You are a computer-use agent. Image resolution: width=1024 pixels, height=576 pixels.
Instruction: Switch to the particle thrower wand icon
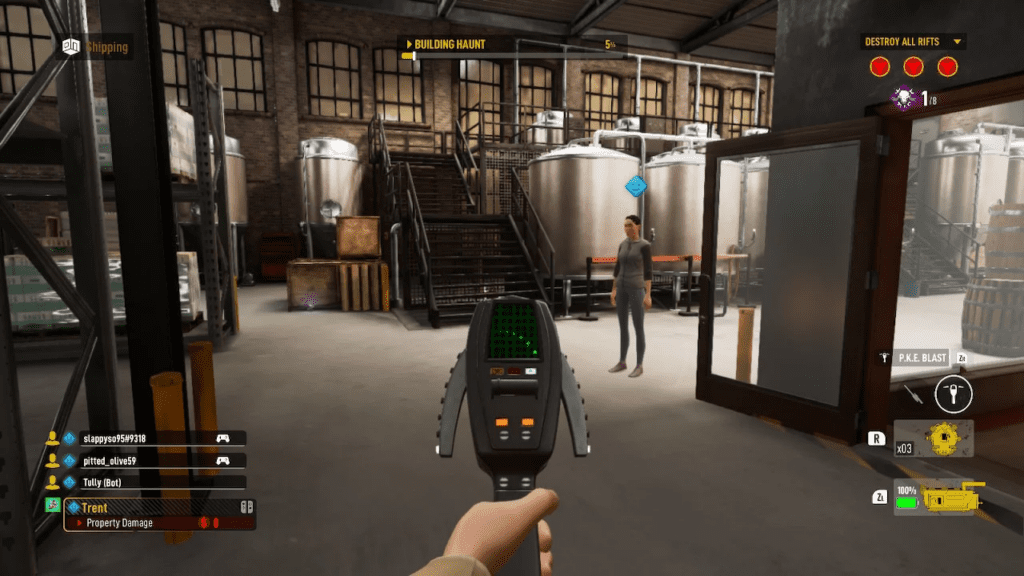(912, 393)
